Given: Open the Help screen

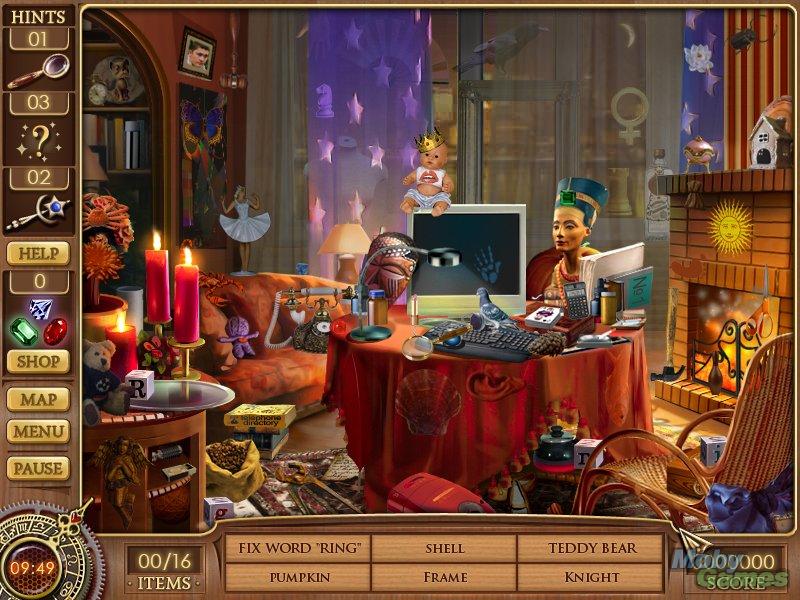Looking at the screenshot, I should point(40,253).
